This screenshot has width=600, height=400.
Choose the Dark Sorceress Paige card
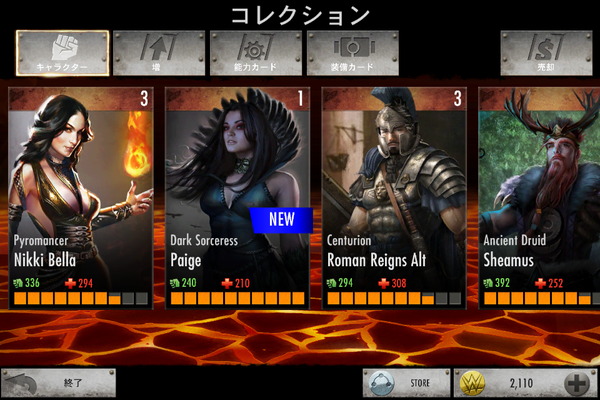click(x=237, y=197)
